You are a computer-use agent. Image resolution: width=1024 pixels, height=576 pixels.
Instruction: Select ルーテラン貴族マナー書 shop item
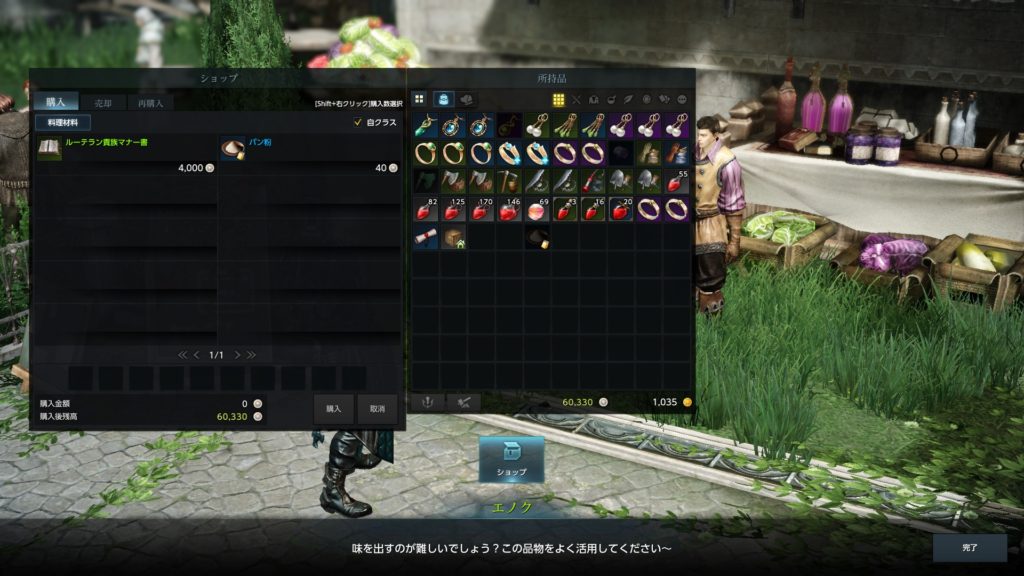click(x=126, y=152)
